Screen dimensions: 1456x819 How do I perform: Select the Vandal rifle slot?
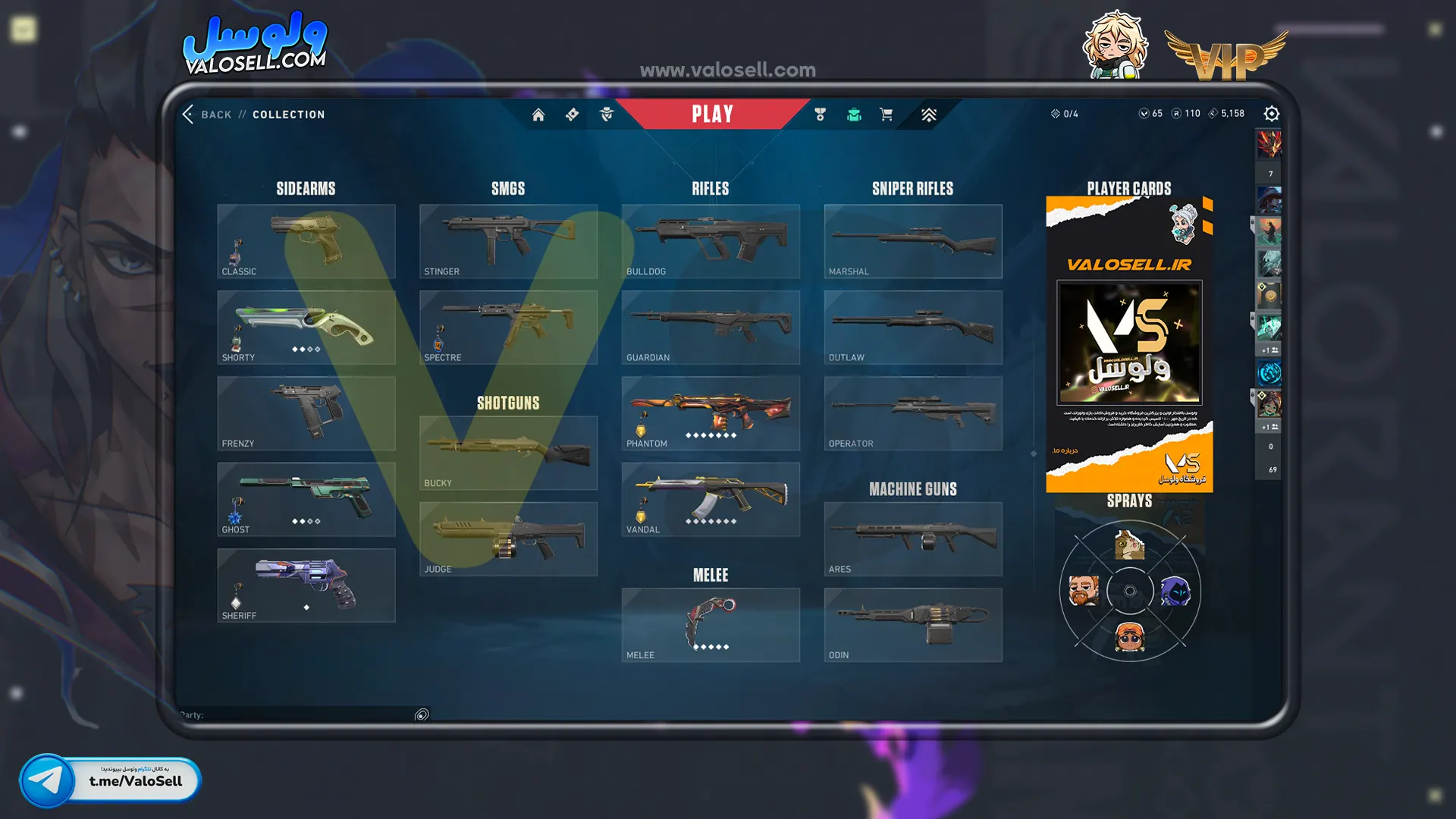click(711, 499)
